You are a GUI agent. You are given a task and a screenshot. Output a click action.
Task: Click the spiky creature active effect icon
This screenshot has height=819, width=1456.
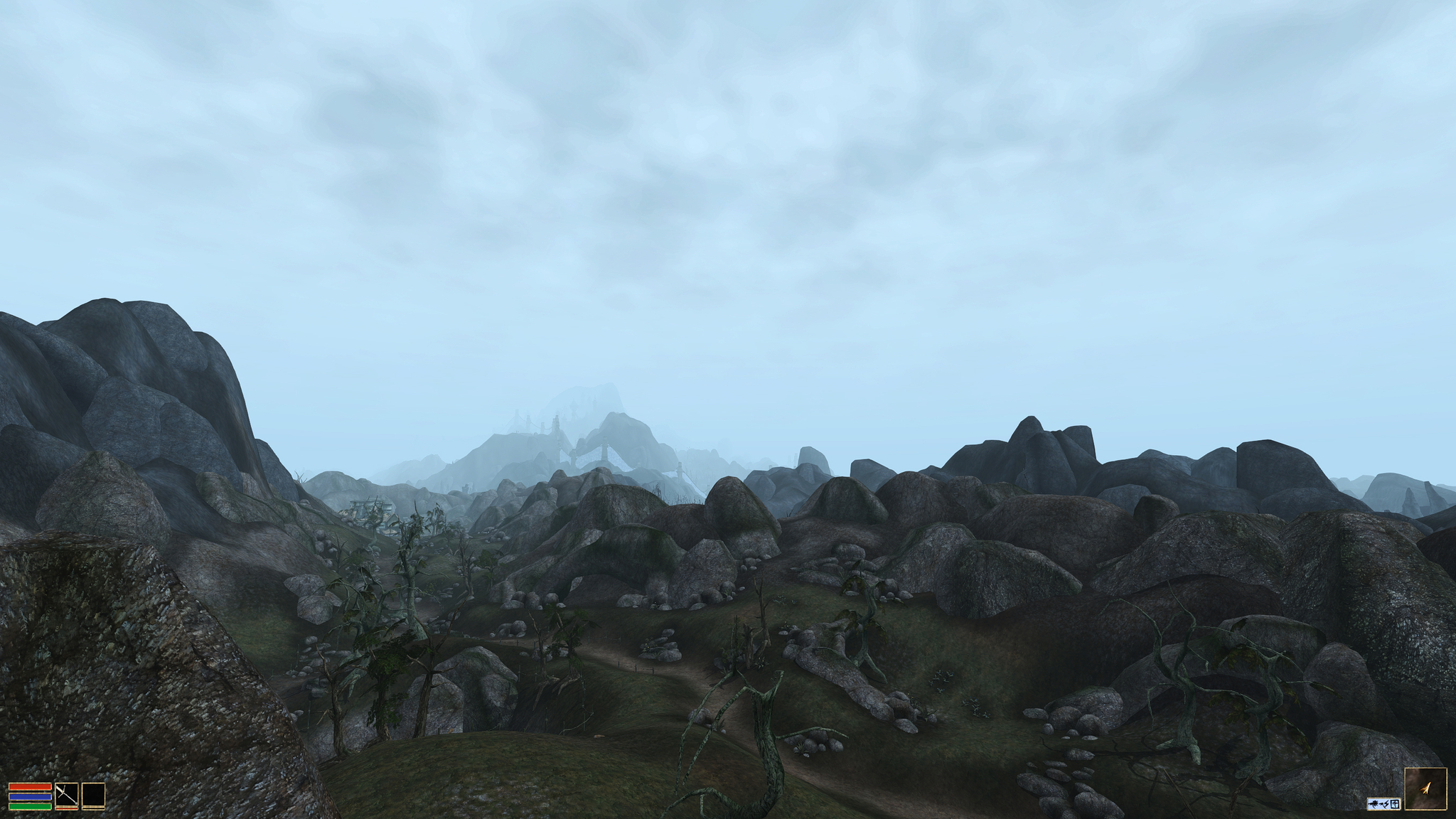coord(1374,804)
